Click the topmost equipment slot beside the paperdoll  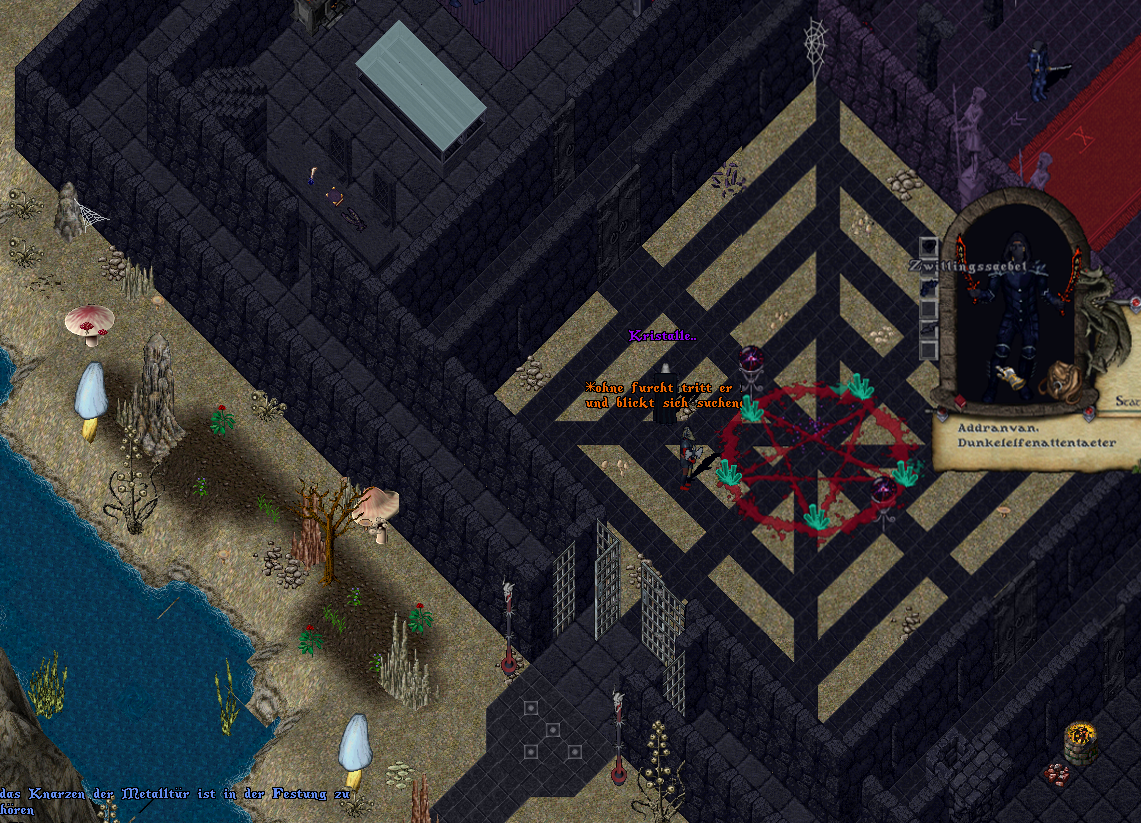point(929,245)
